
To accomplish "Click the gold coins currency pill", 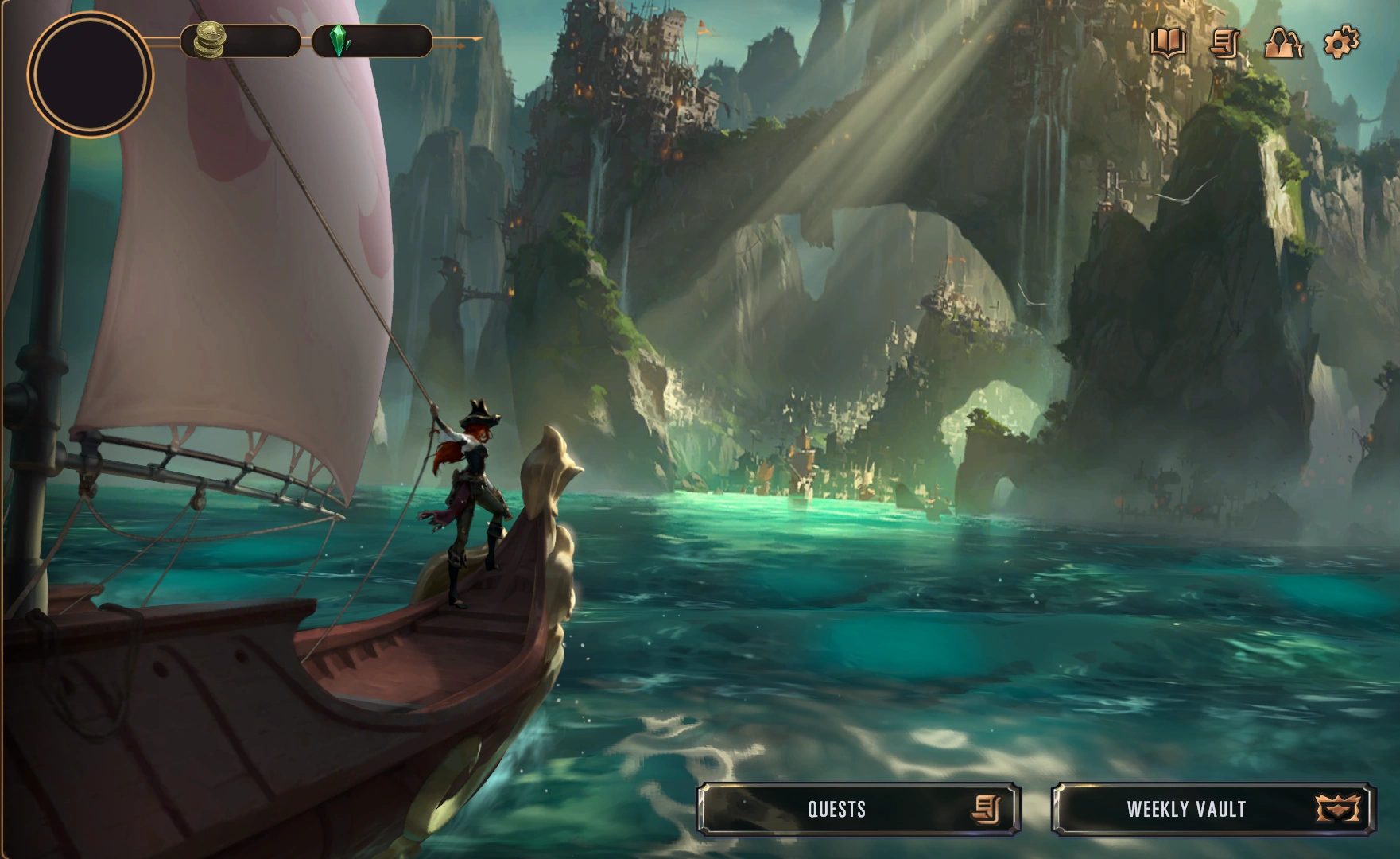I will [241, 41].
